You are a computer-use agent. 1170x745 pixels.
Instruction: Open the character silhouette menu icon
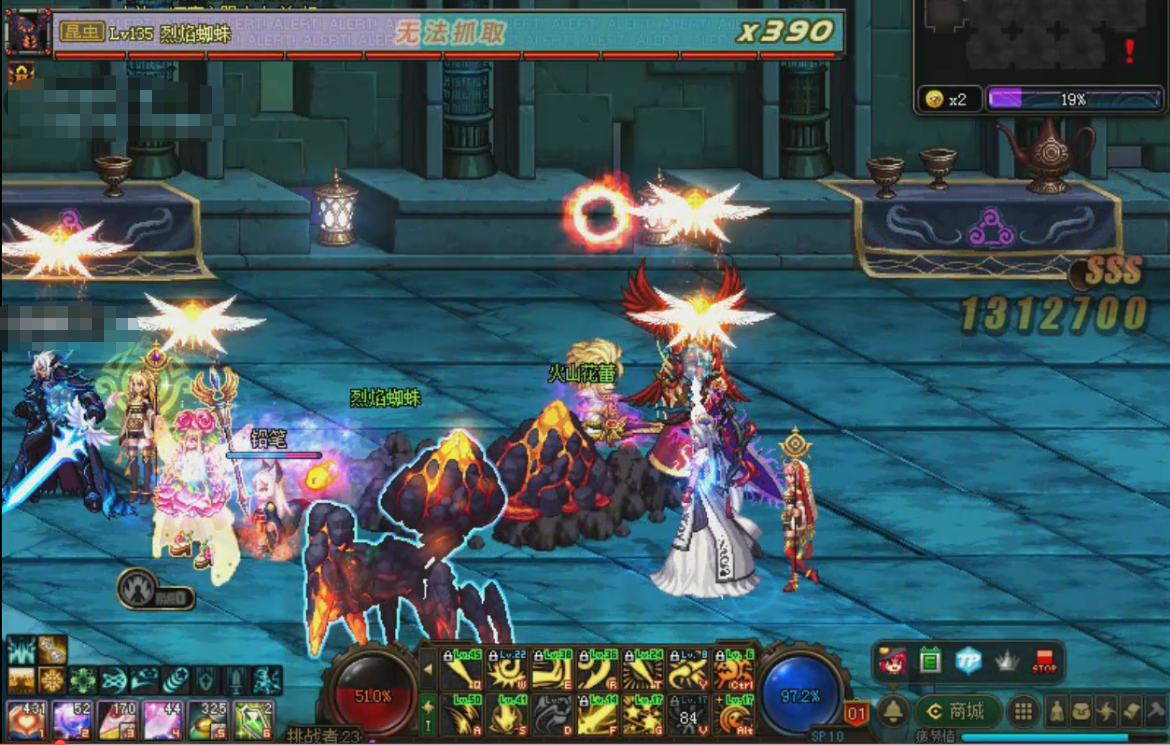click(1055, 711)
